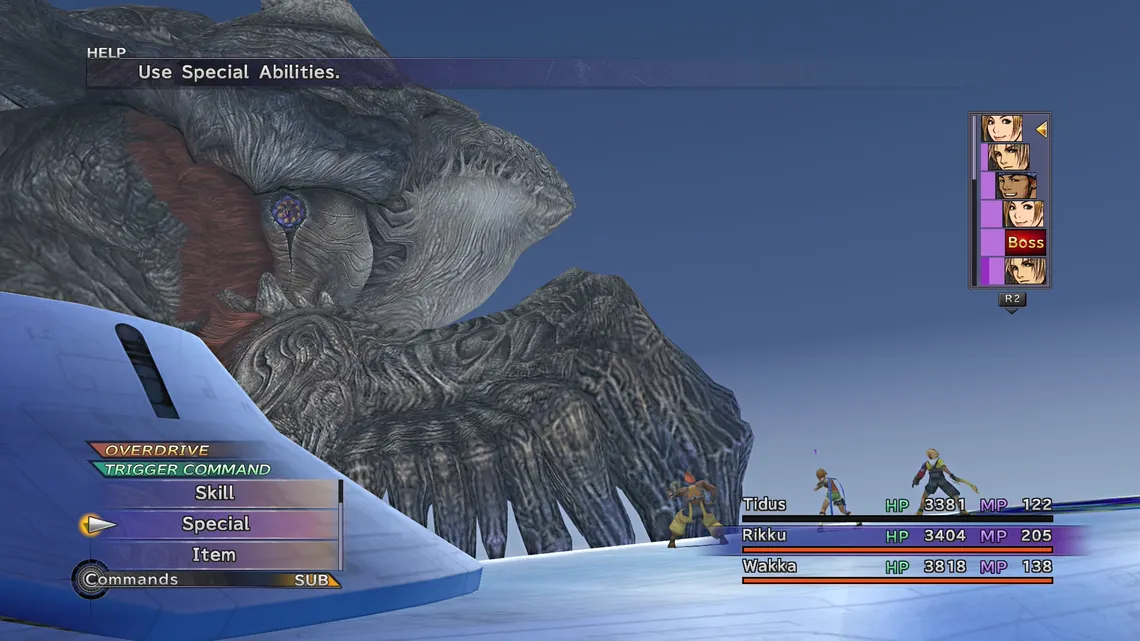The width and height of the screenshot is (1140, 641).
Task: Select the Trigger Command option
Action: (x=187, y=469)
